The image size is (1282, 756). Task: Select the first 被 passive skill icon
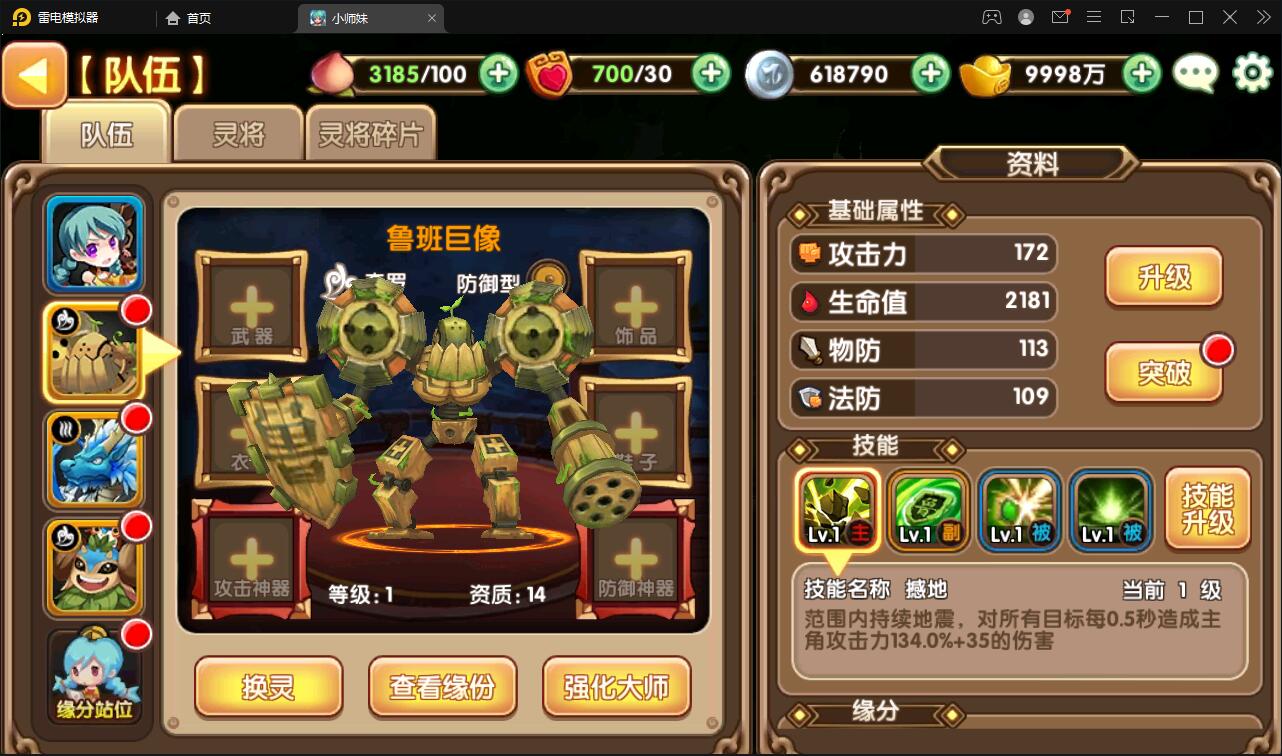[1019, 510]
